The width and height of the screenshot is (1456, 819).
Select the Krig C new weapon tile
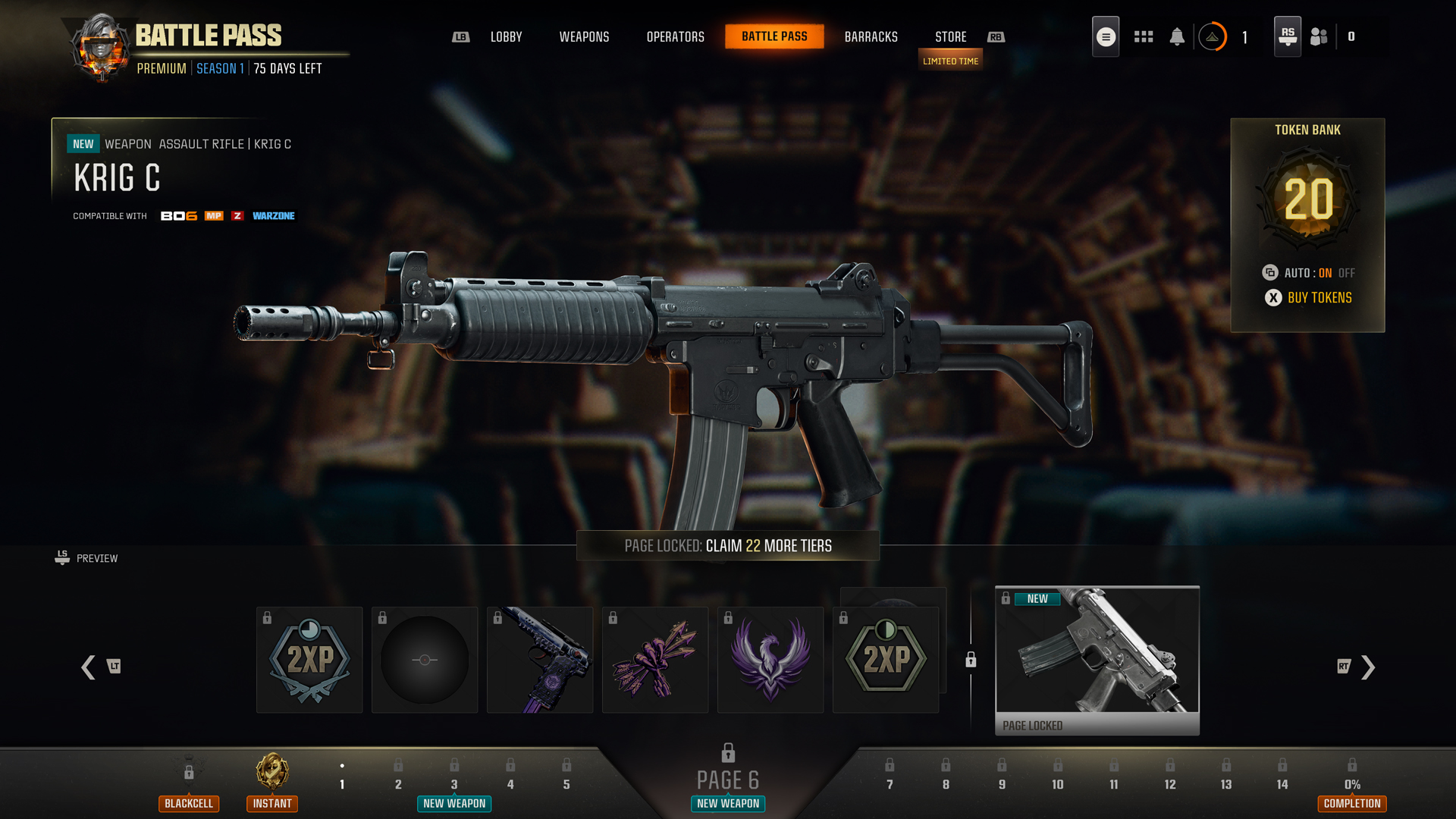tap(1097, 658)
